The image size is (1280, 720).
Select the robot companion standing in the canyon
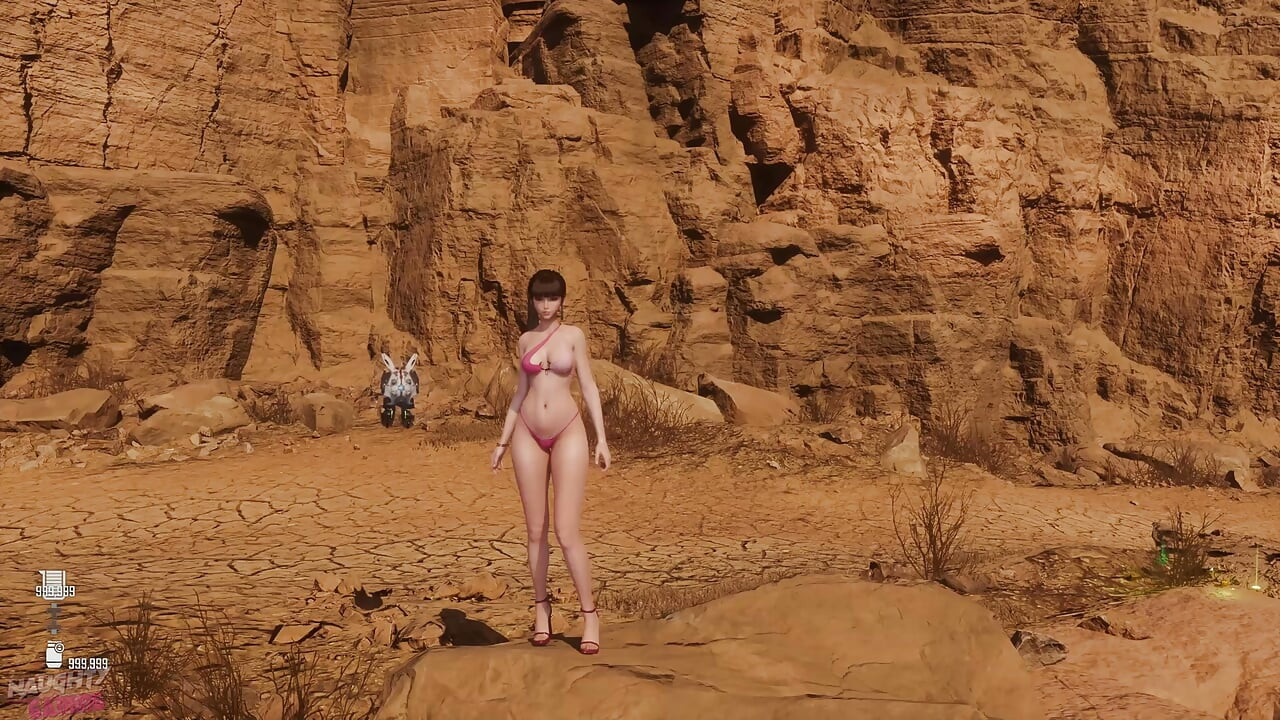[x=398, y=385]
